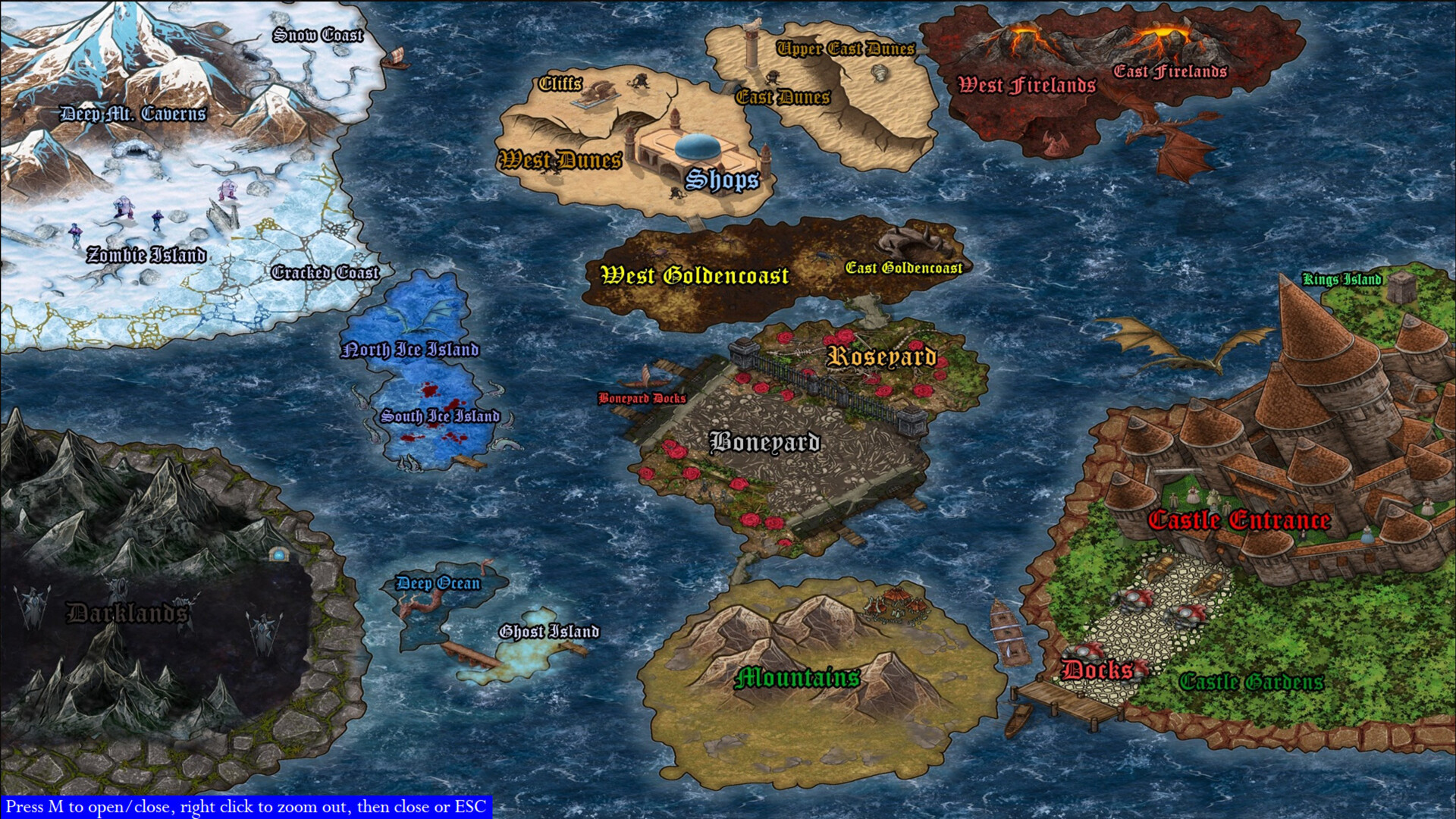The width and height of the screenshot is (1456, 819).
Task: Click the Castle Gardens label
Action: pos(1254,681)
